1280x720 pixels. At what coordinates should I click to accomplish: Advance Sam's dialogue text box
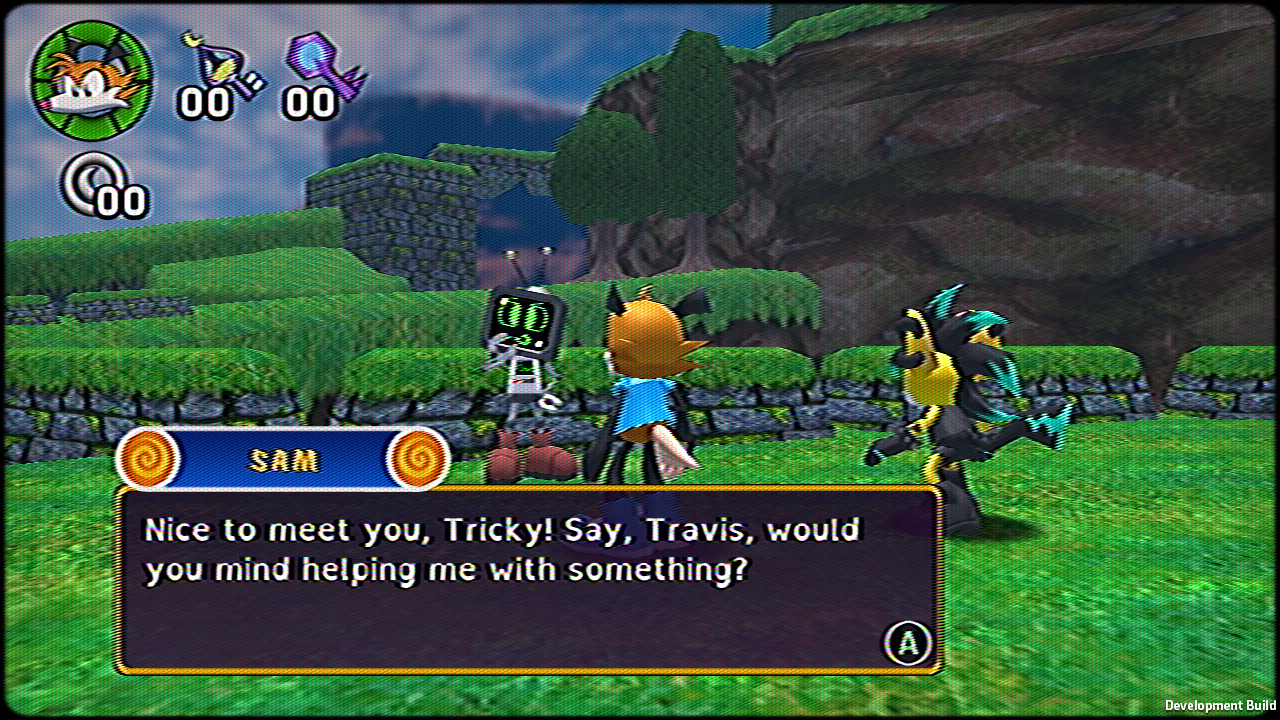[x=907, y=643]
